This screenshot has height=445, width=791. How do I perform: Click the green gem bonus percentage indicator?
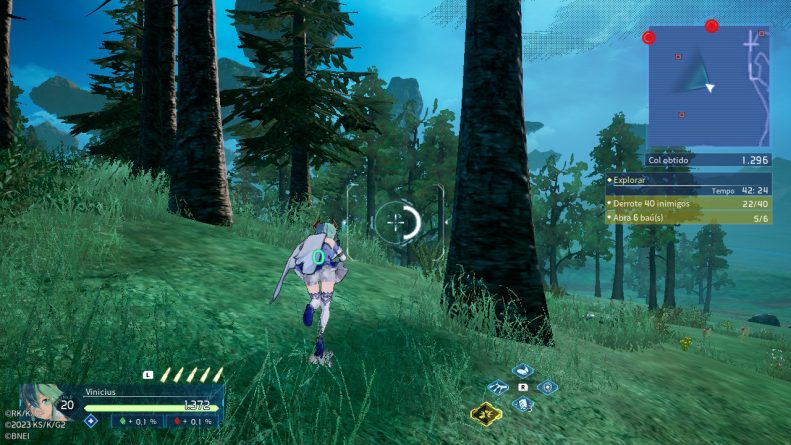coord(137,421)
